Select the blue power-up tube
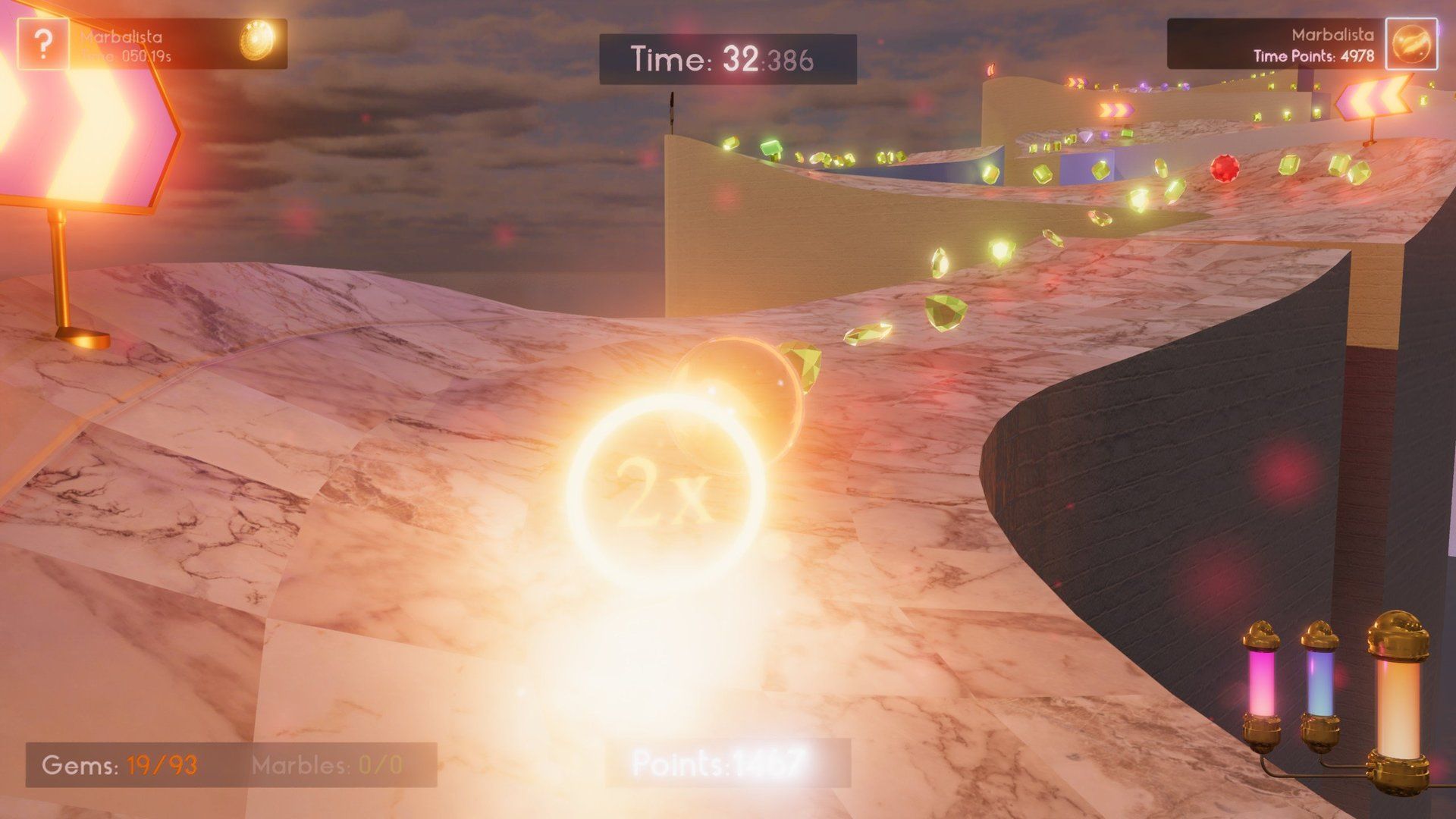Screen dimensions: 1456x819 [1319, 684]
